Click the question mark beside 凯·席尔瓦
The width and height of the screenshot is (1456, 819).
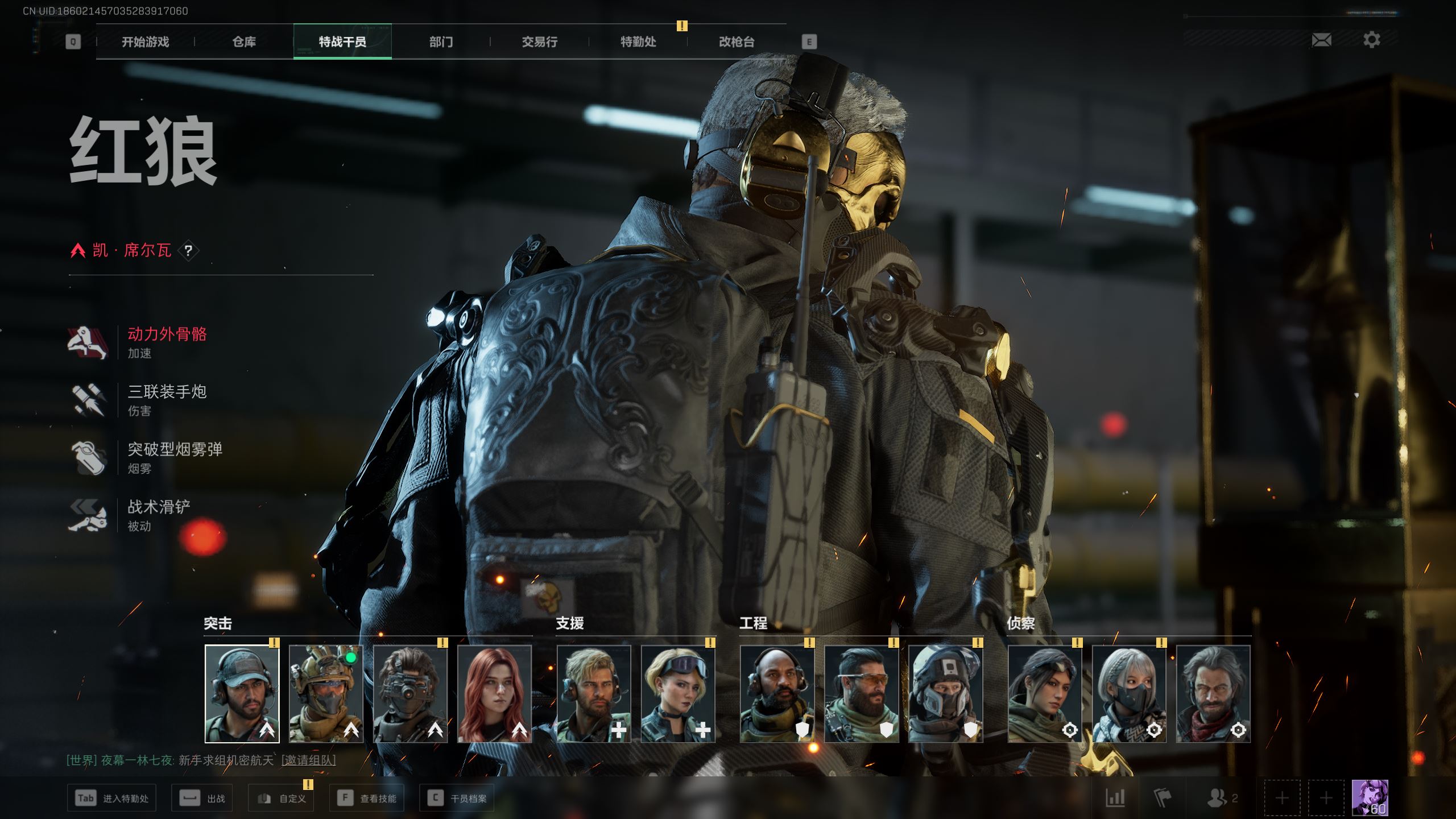pyautogui.click(x=188, y=250)
